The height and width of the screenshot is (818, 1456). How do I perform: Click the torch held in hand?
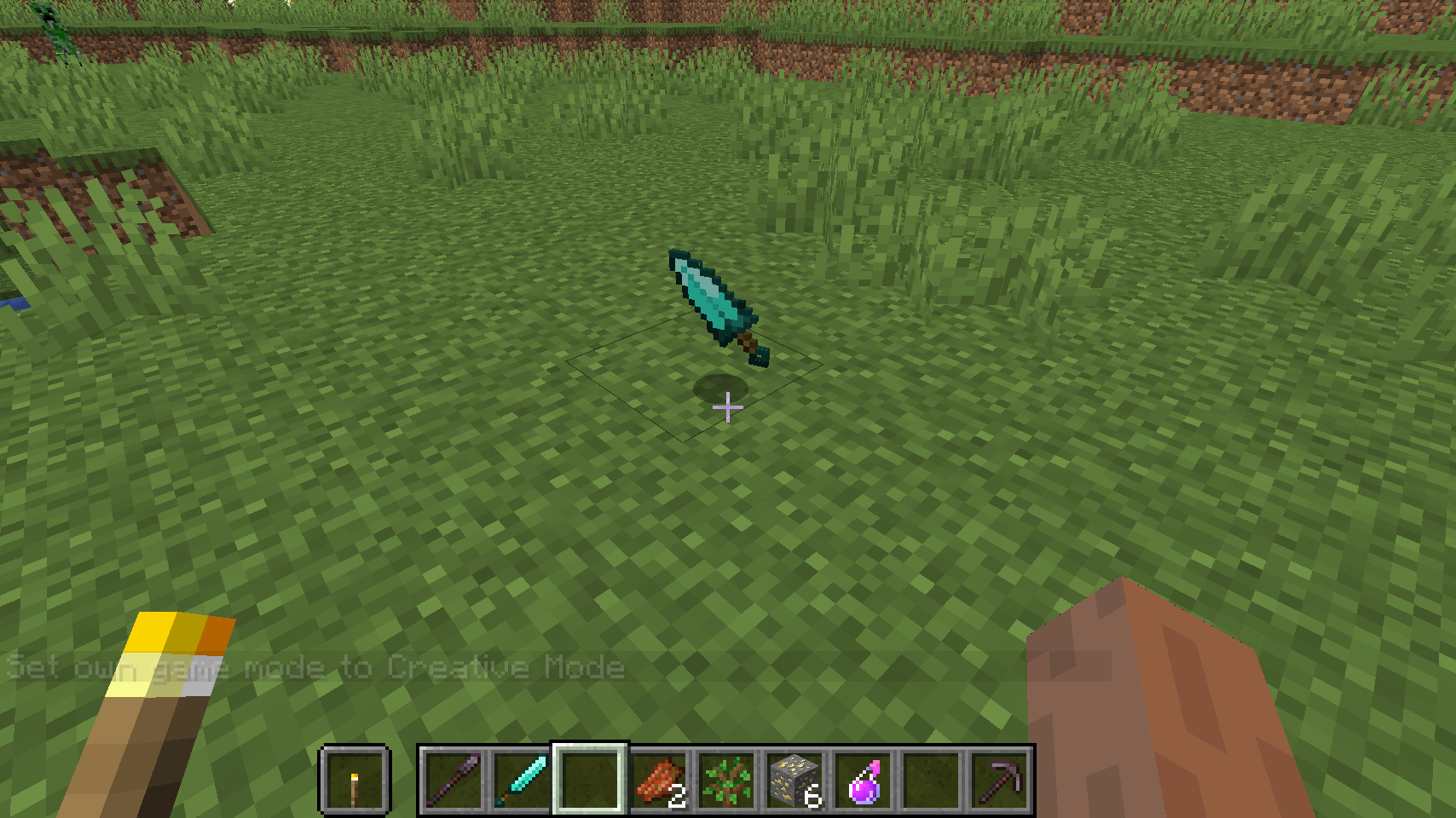[162, 682]
